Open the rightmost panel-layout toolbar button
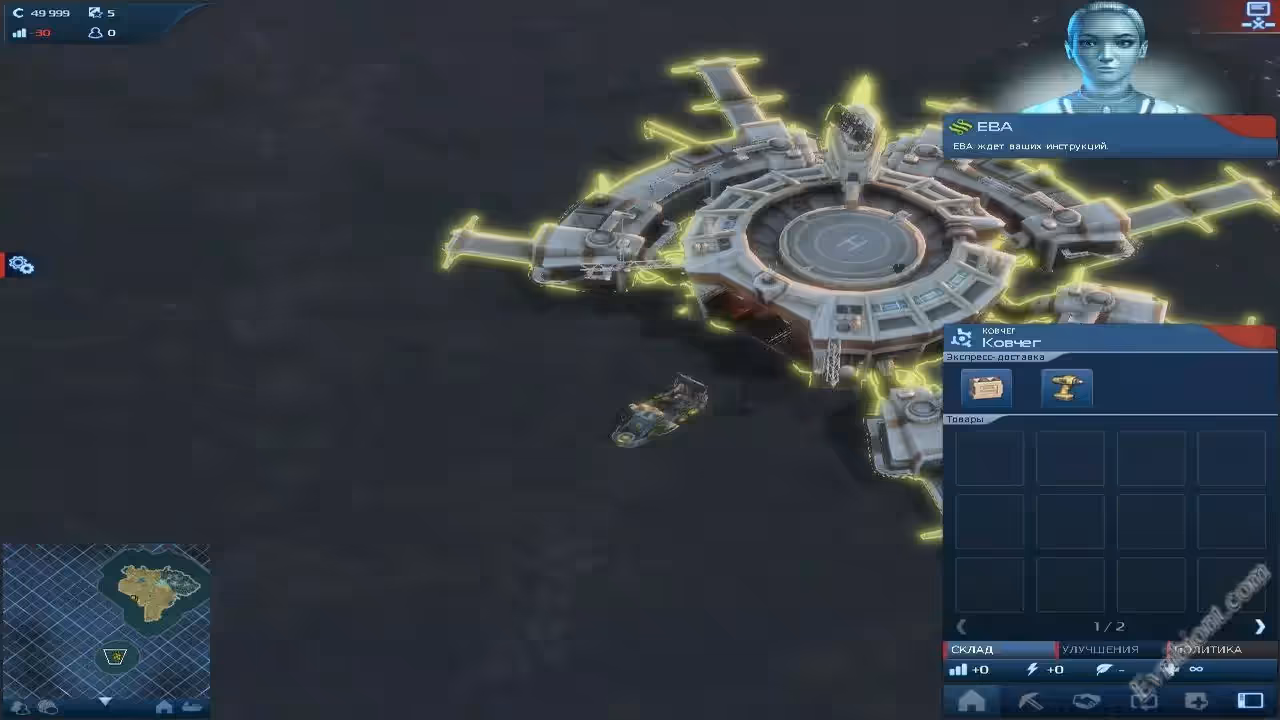The image size is (1280, 720). pyautogui.click(x=1250, y=701)
